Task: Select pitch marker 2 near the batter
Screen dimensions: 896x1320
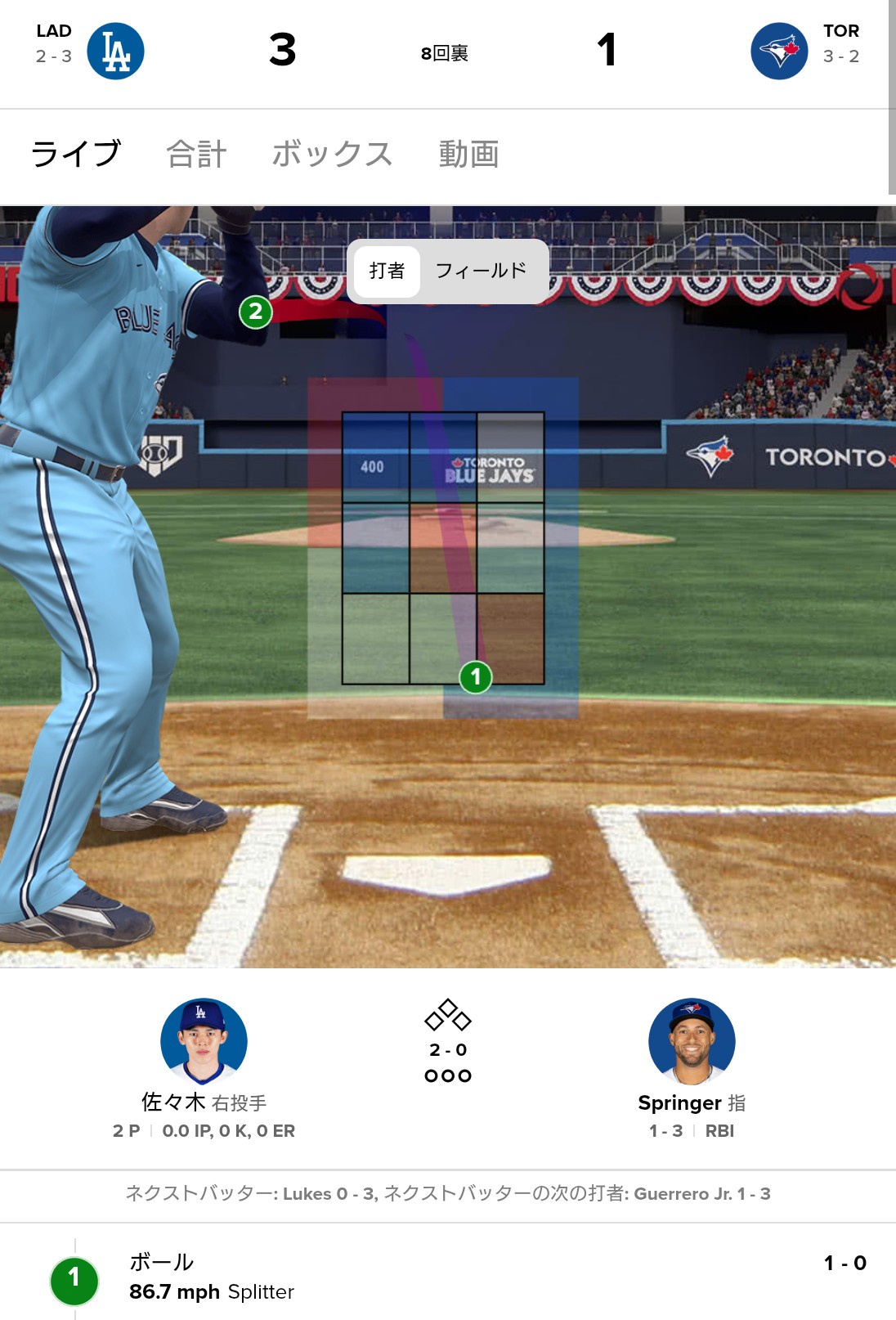Action: click(256, 312)
